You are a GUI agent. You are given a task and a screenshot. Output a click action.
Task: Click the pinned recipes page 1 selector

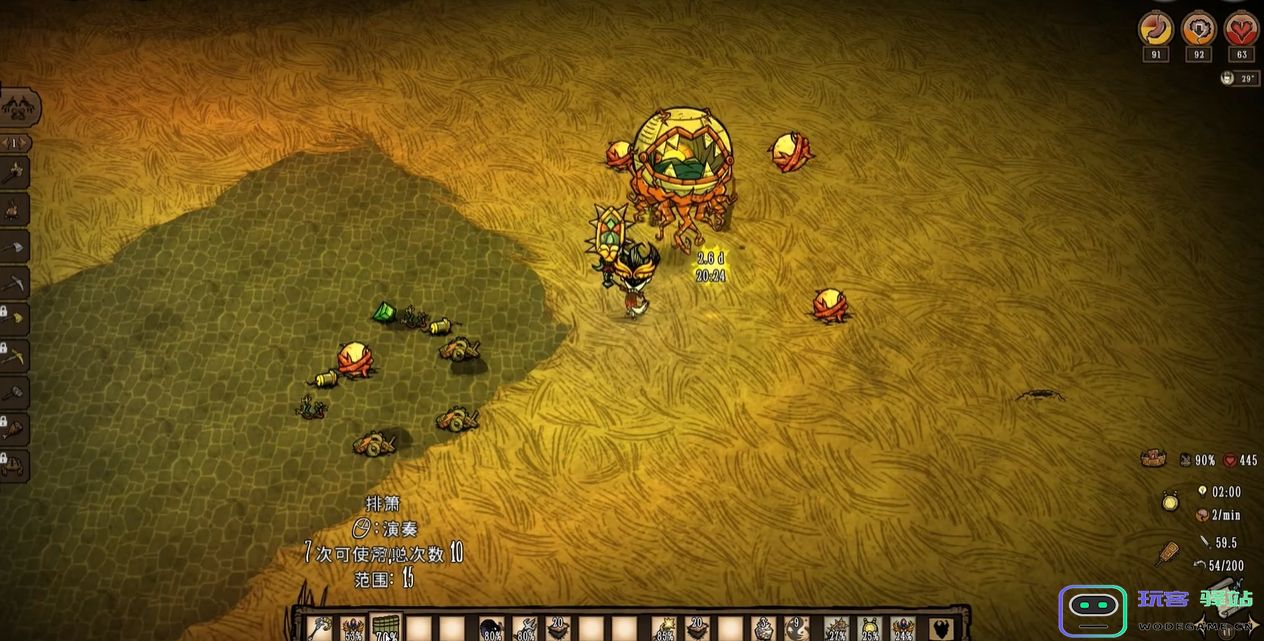point(14,143)
